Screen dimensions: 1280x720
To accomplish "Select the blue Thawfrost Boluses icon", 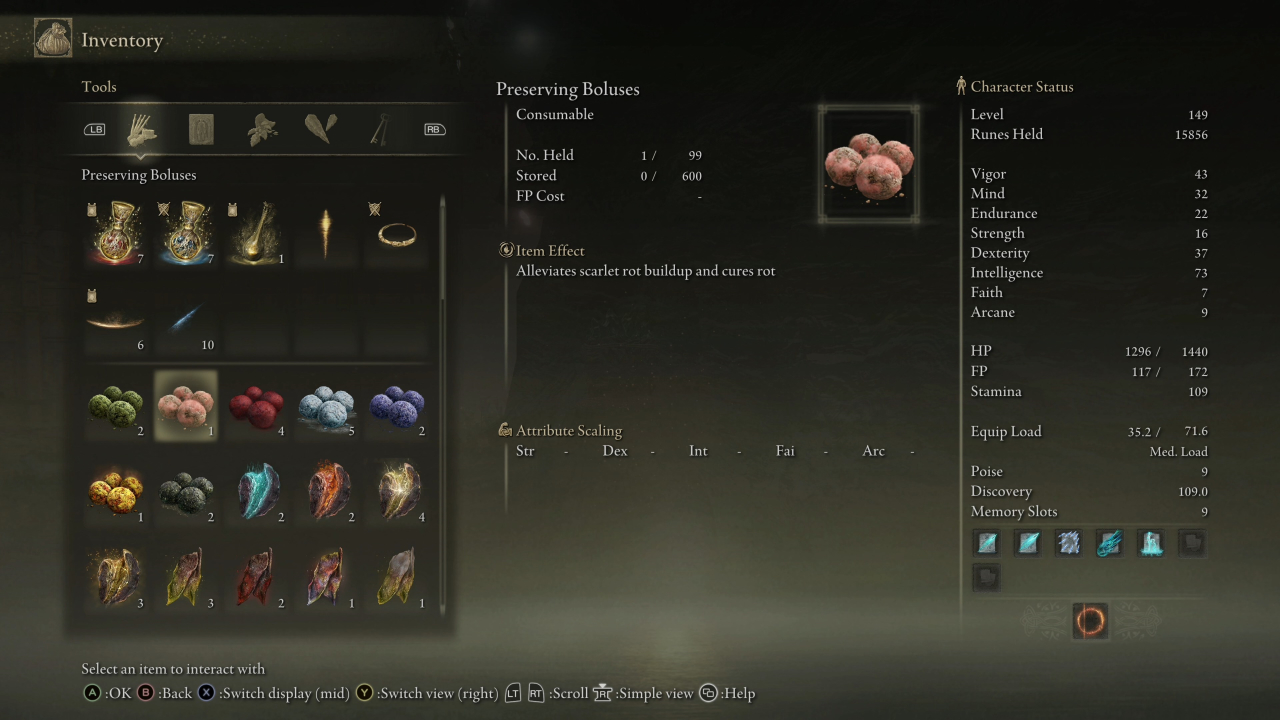I will tap(328, 405).
